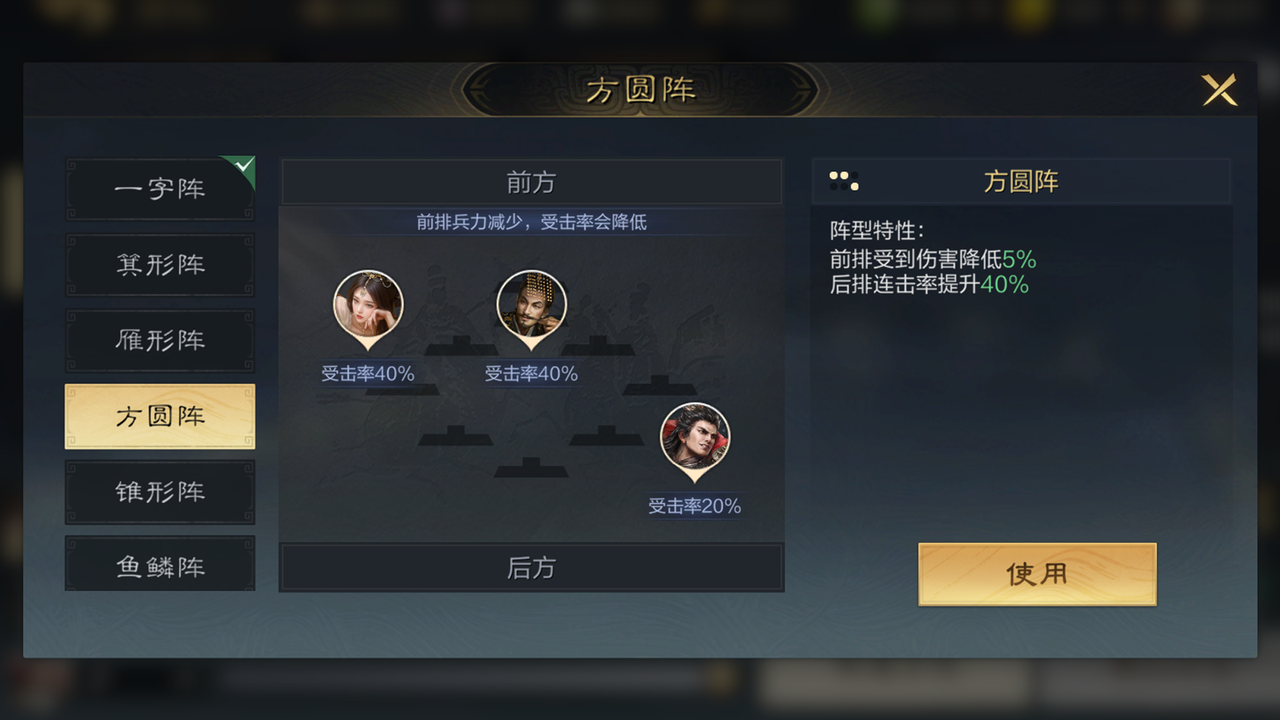
Task: Click the 后方 rear section header
Action: pos(531,567)
